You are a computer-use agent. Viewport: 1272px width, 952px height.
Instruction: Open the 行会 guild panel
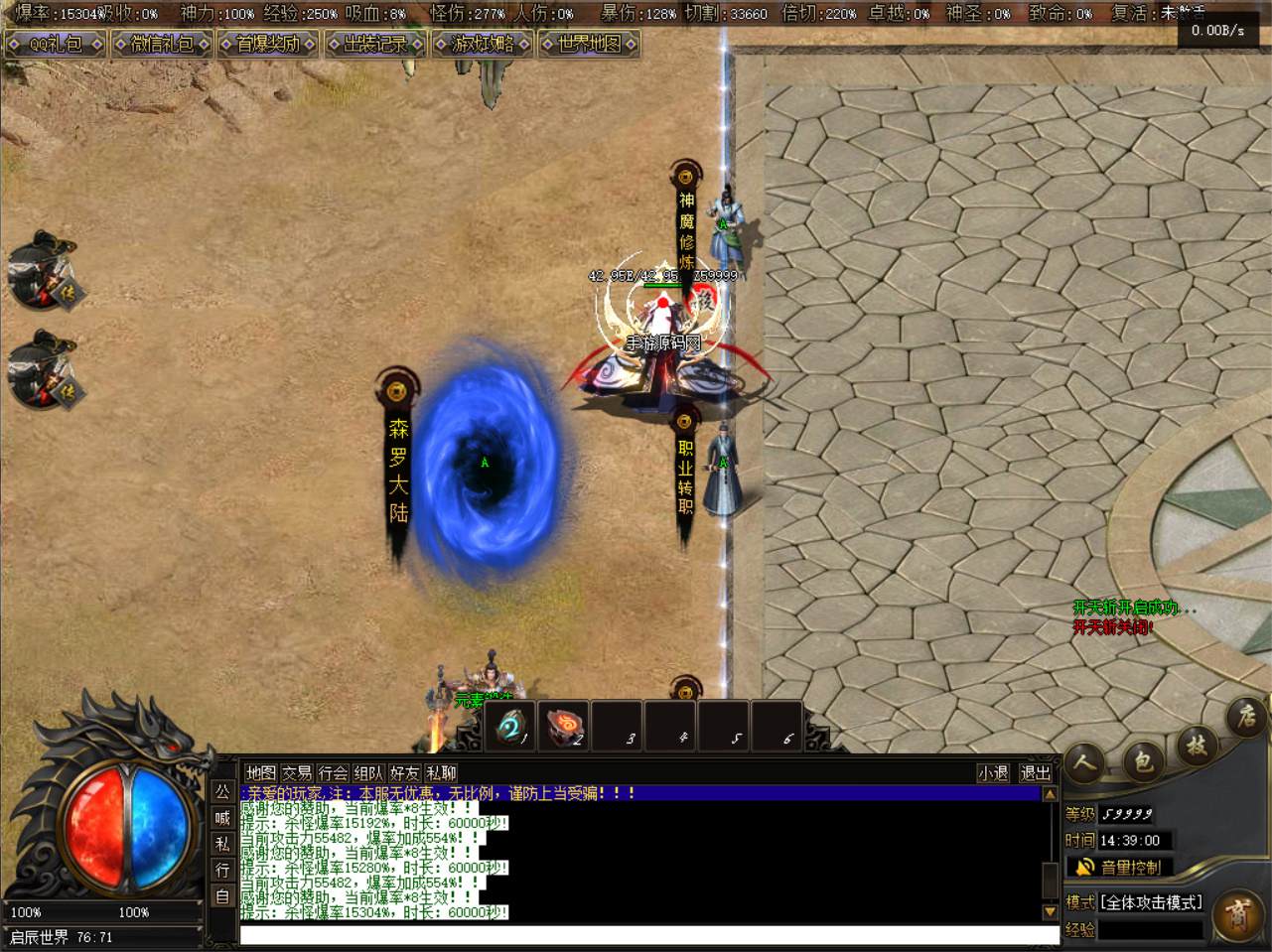pos(333,772)
